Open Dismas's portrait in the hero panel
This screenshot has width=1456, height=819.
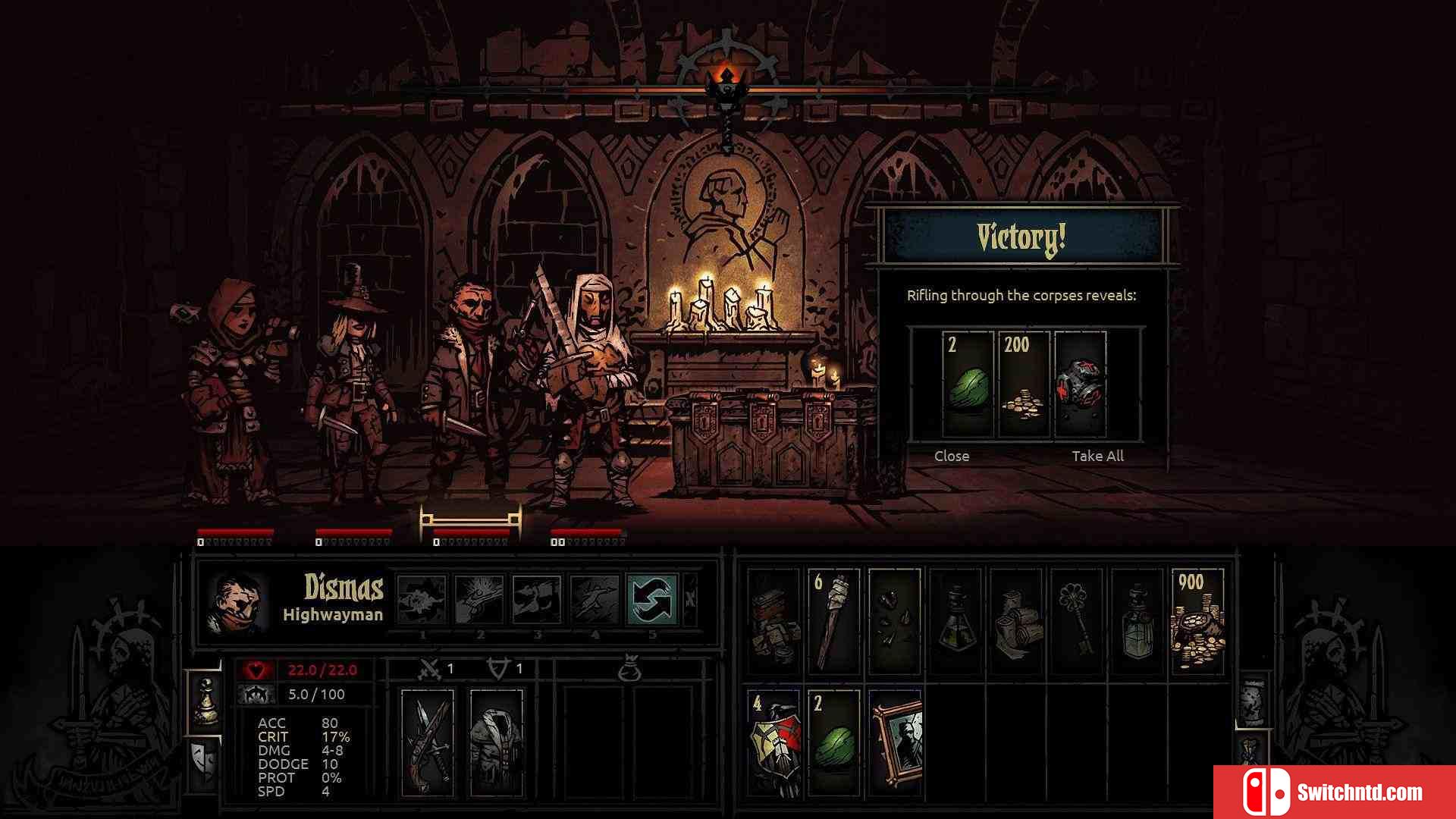[x=238, y=603]
